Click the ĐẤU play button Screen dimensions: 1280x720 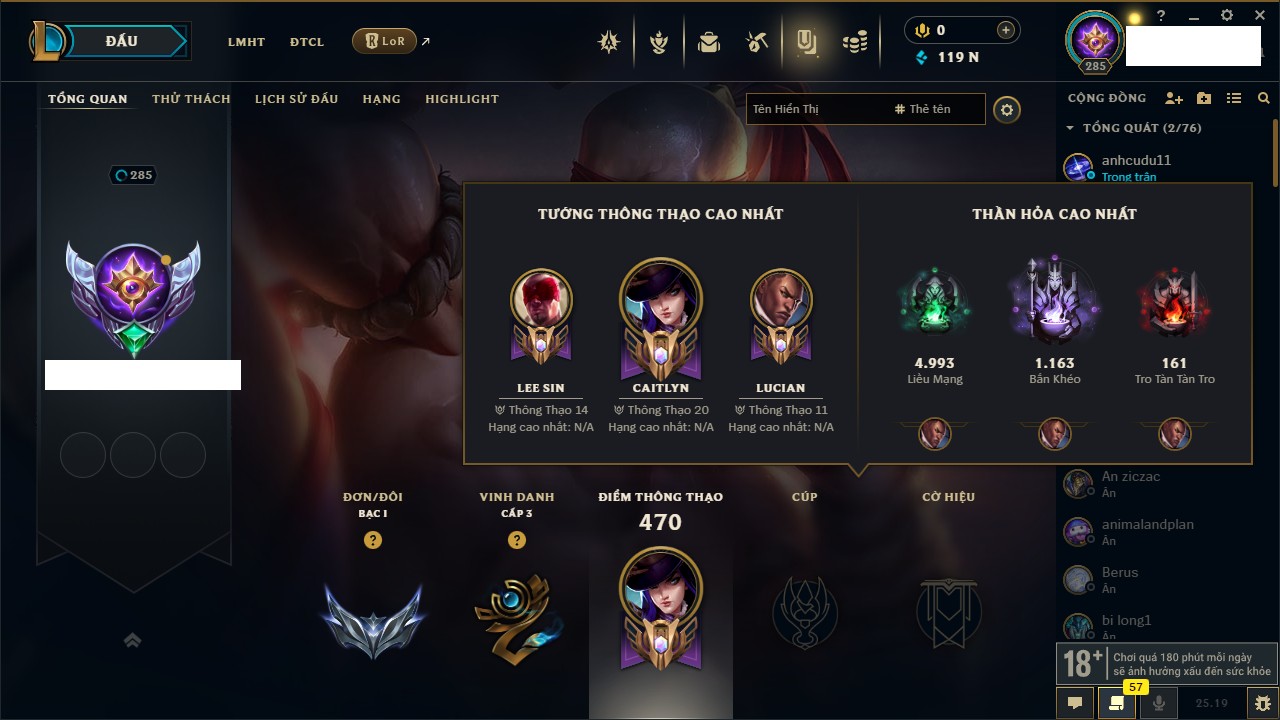[x=122, y=41]
